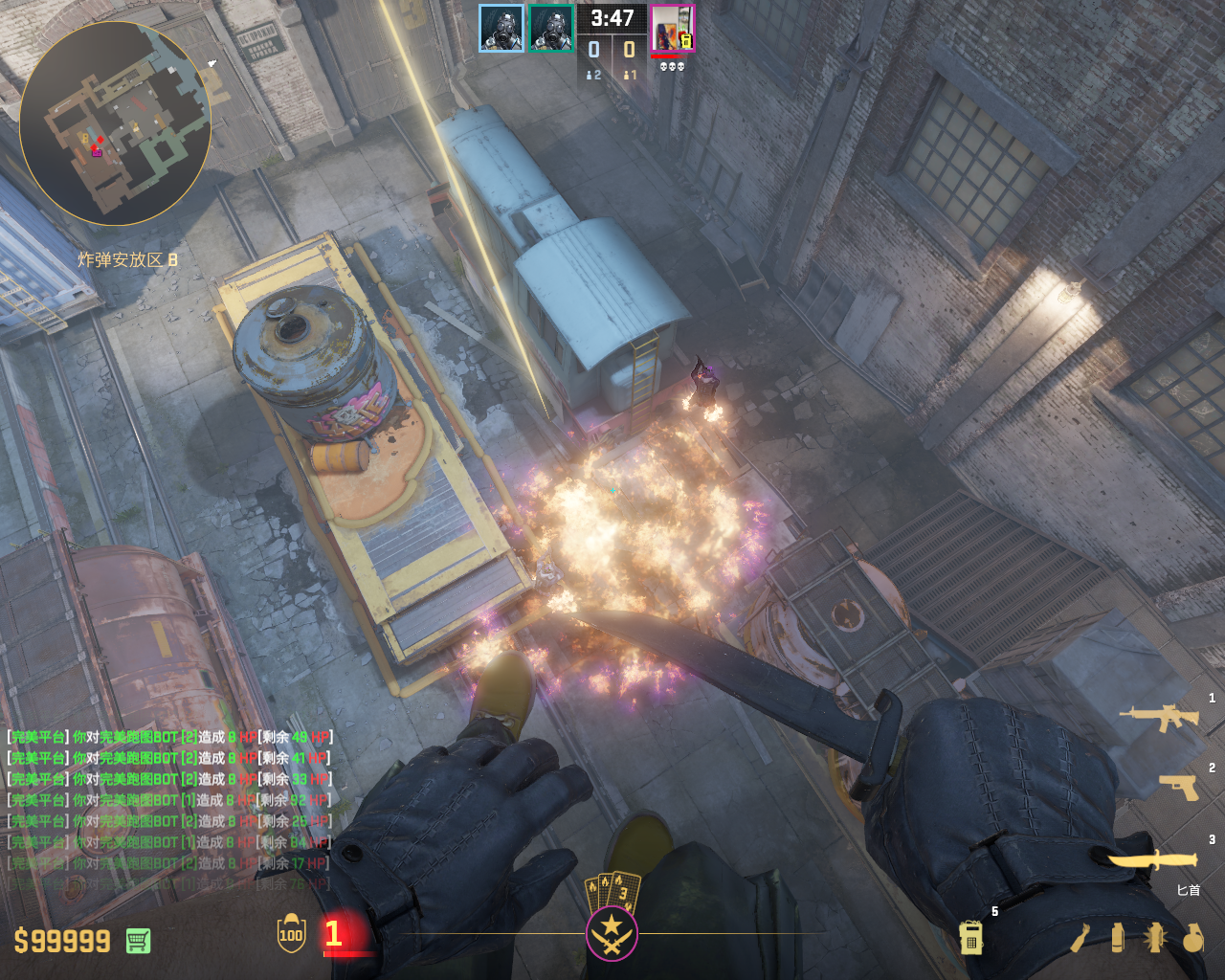This screenshot has height=980, width=1225.
Task: Select the magenta-bordered terrorist player avatar
Action: [673, 29]
